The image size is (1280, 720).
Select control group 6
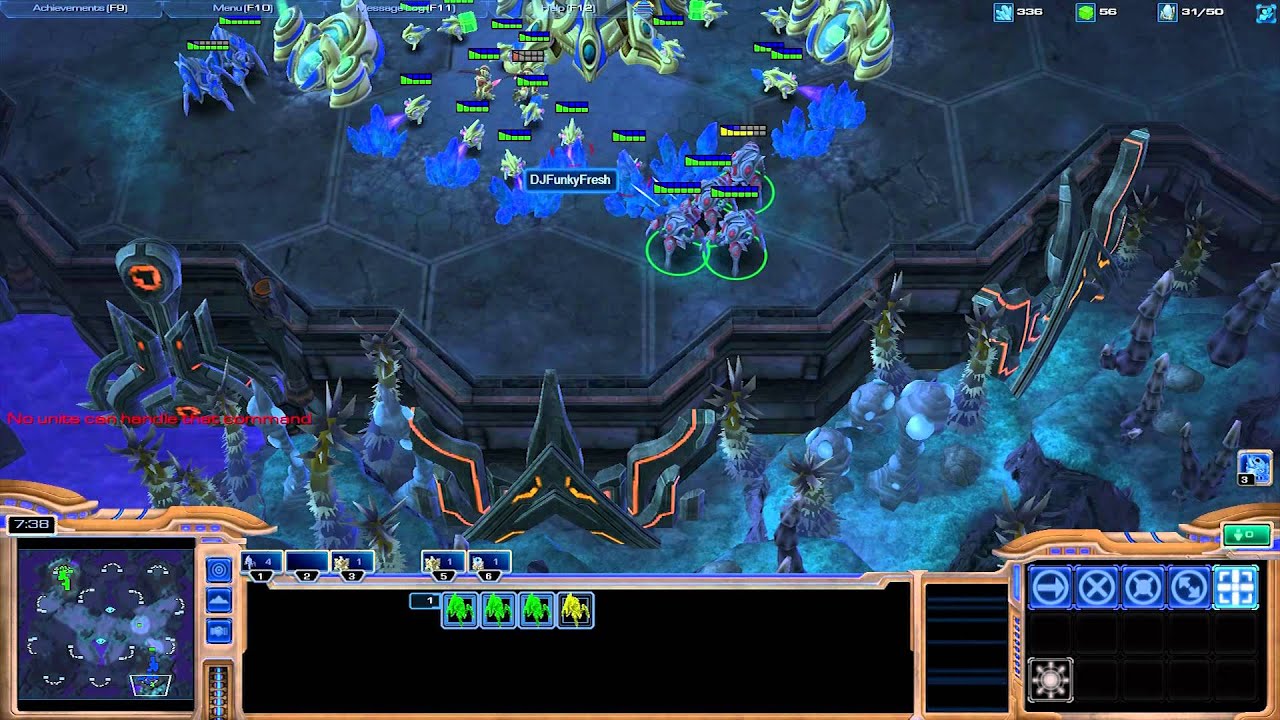[489, 564]
